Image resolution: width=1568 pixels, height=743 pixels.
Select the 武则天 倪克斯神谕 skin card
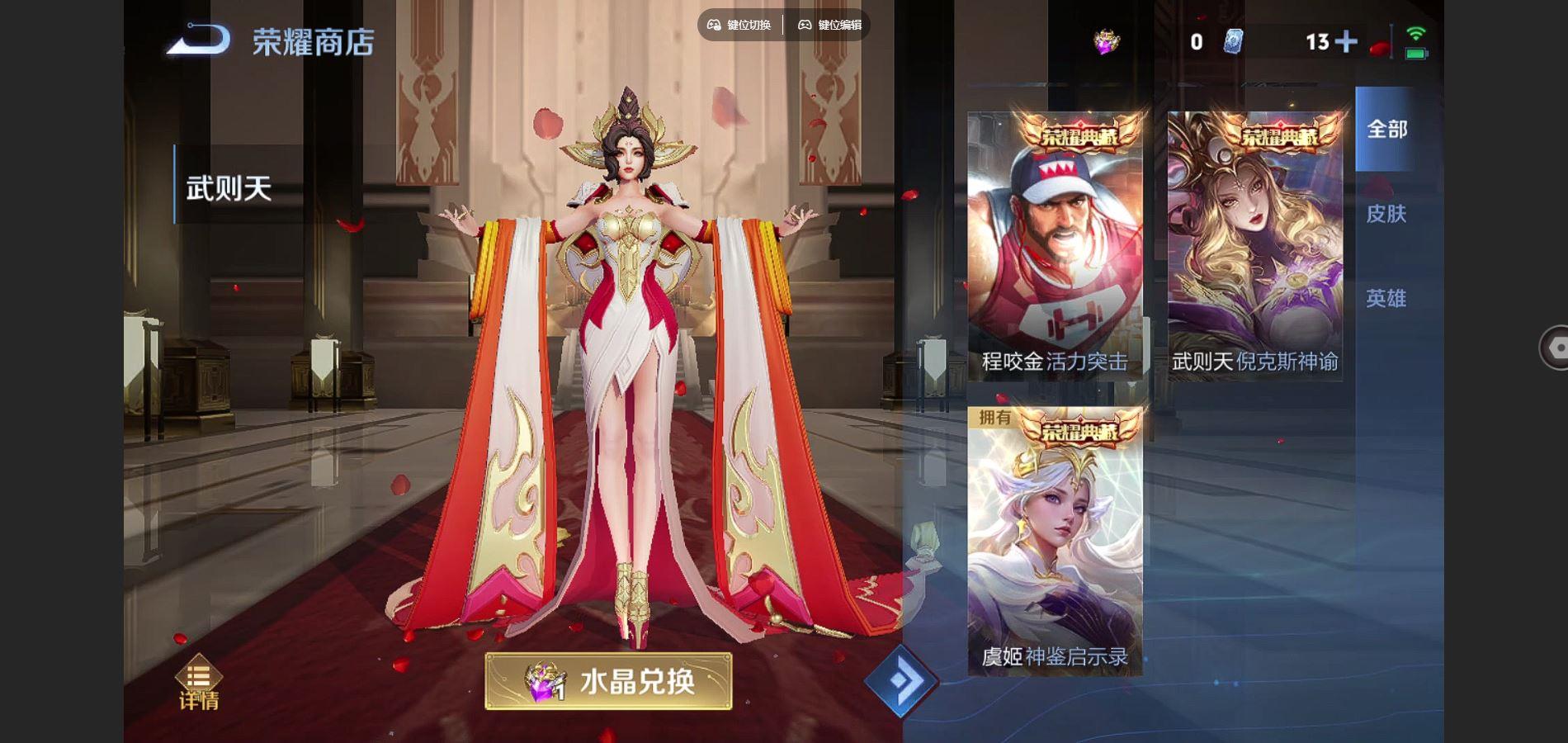[1254, 245]
